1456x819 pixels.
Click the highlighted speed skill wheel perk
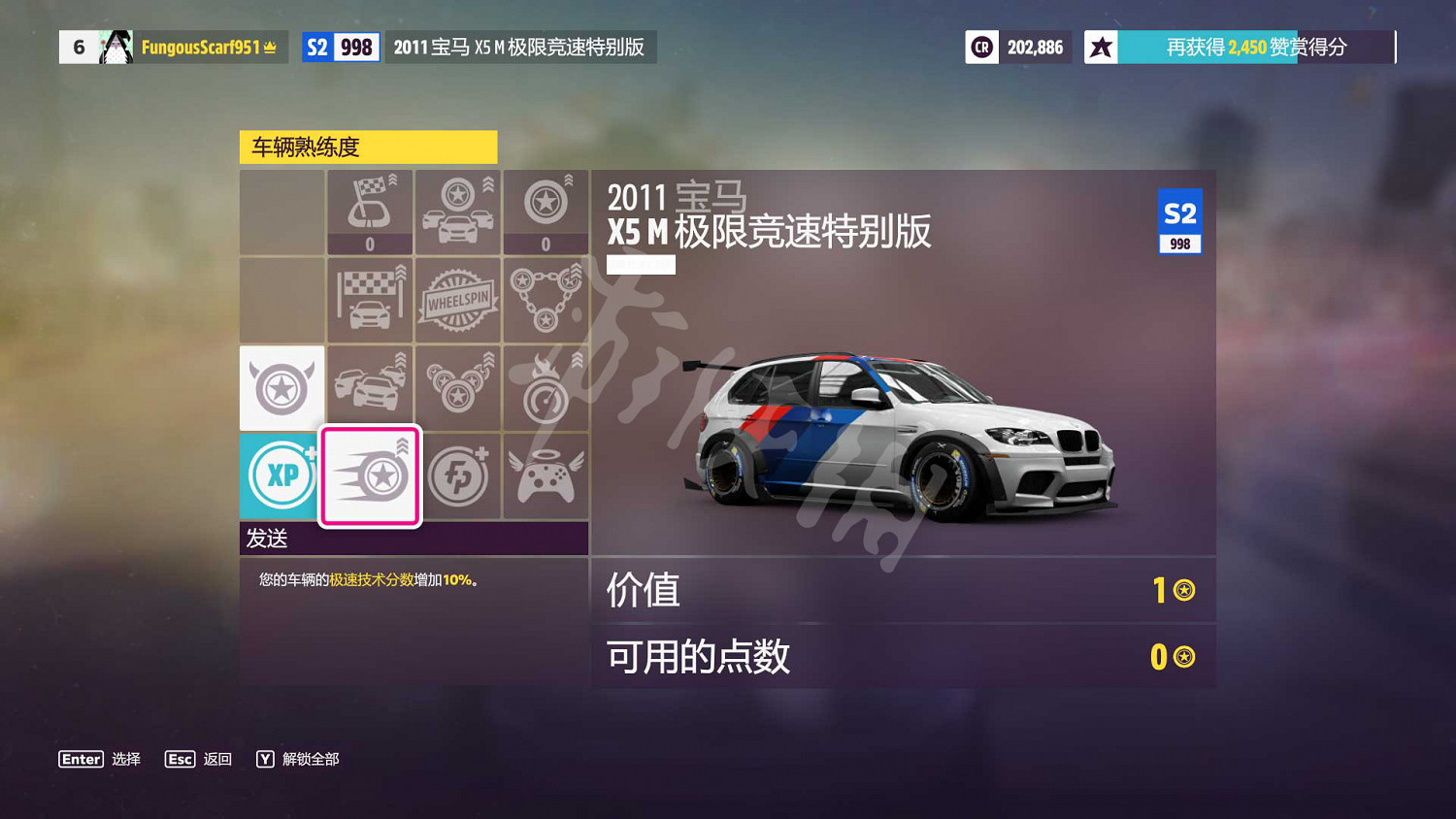tap(370, 475)
